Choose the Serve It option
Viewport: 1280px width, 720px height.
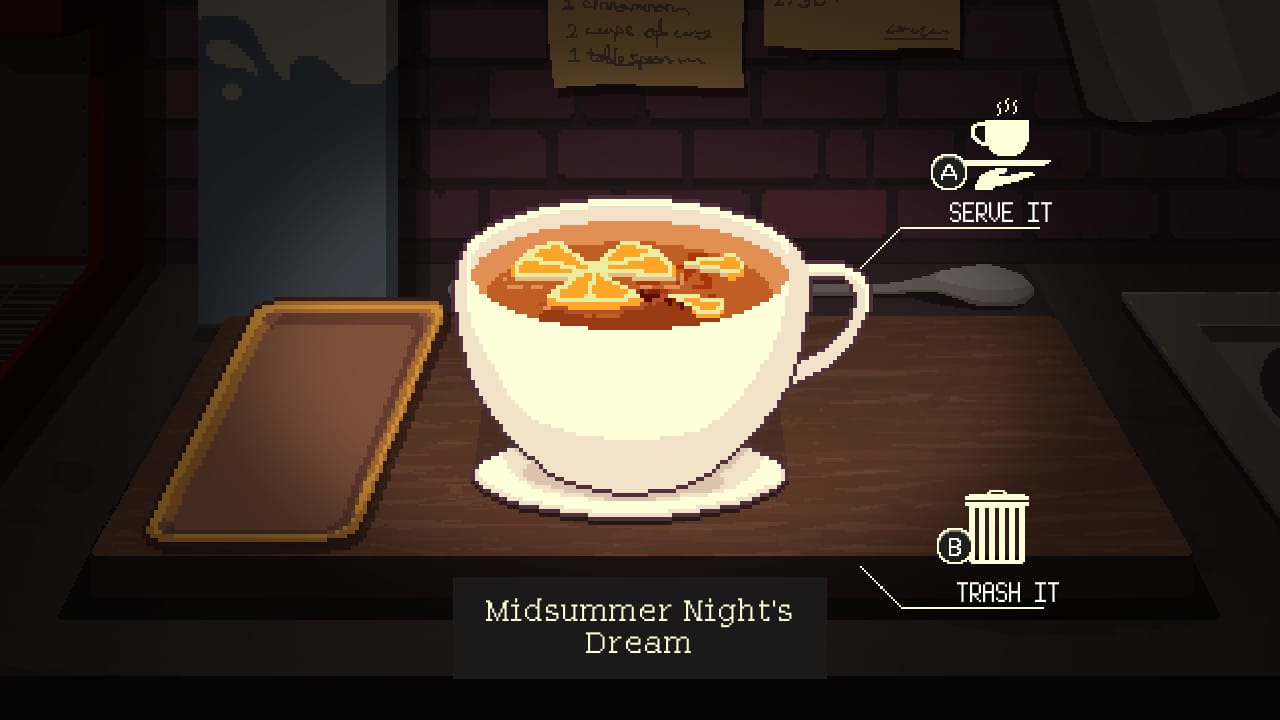(998, 211)
